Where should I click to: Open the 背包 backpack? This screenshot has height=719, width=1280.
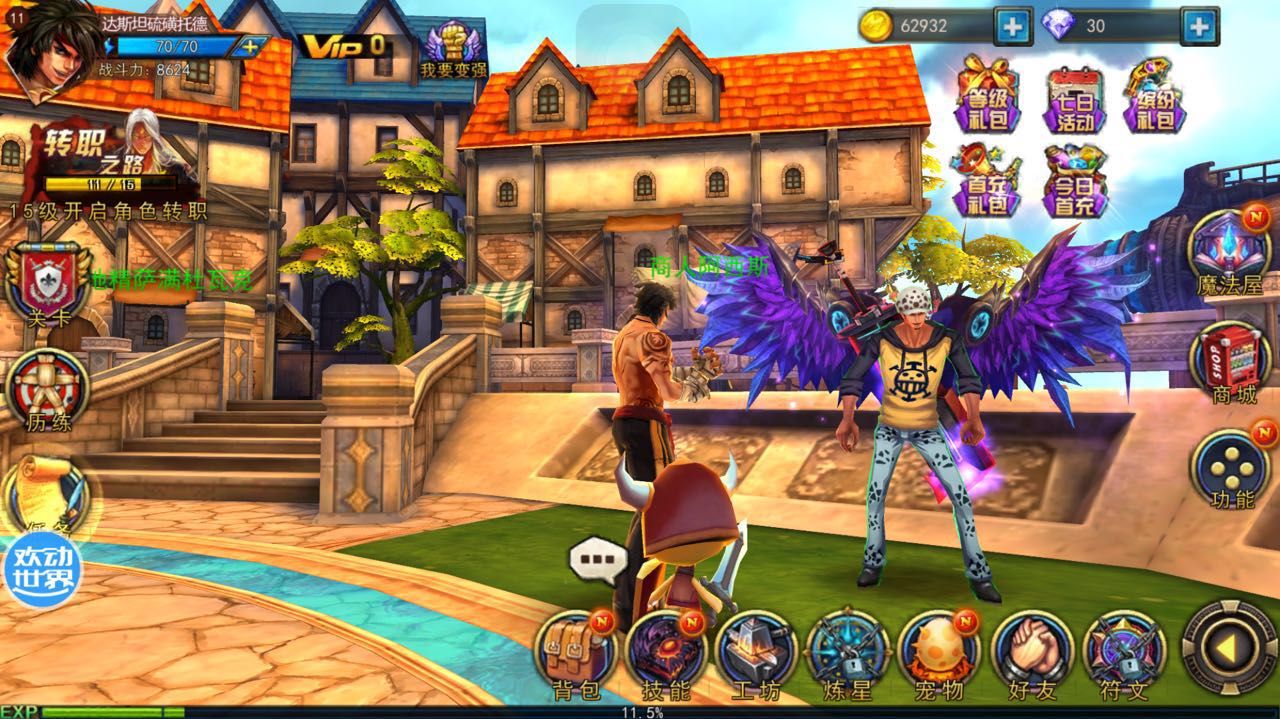576,654
